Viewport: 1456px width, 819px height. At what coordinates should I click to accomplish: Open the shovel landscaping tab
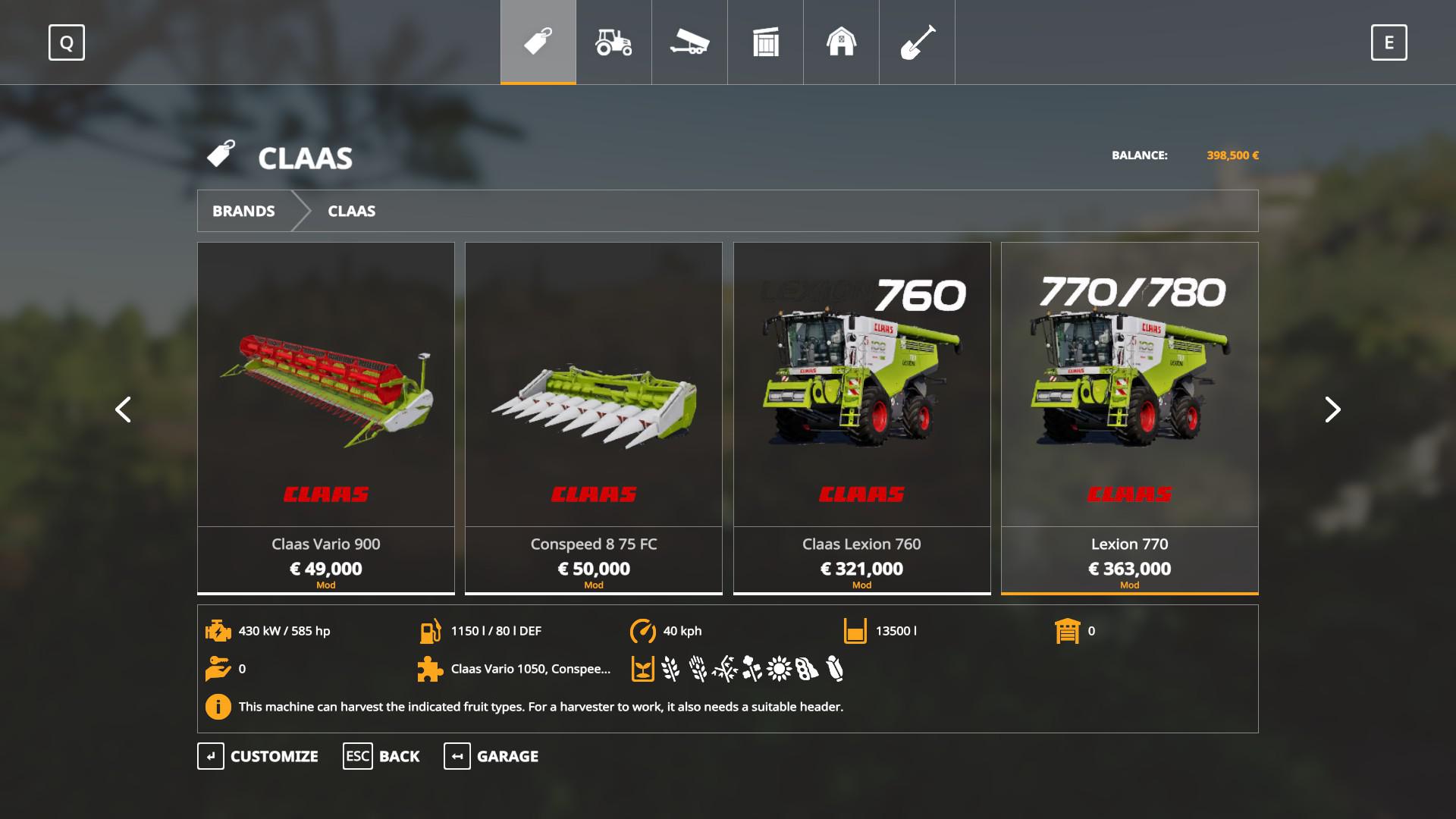point(917,42)
